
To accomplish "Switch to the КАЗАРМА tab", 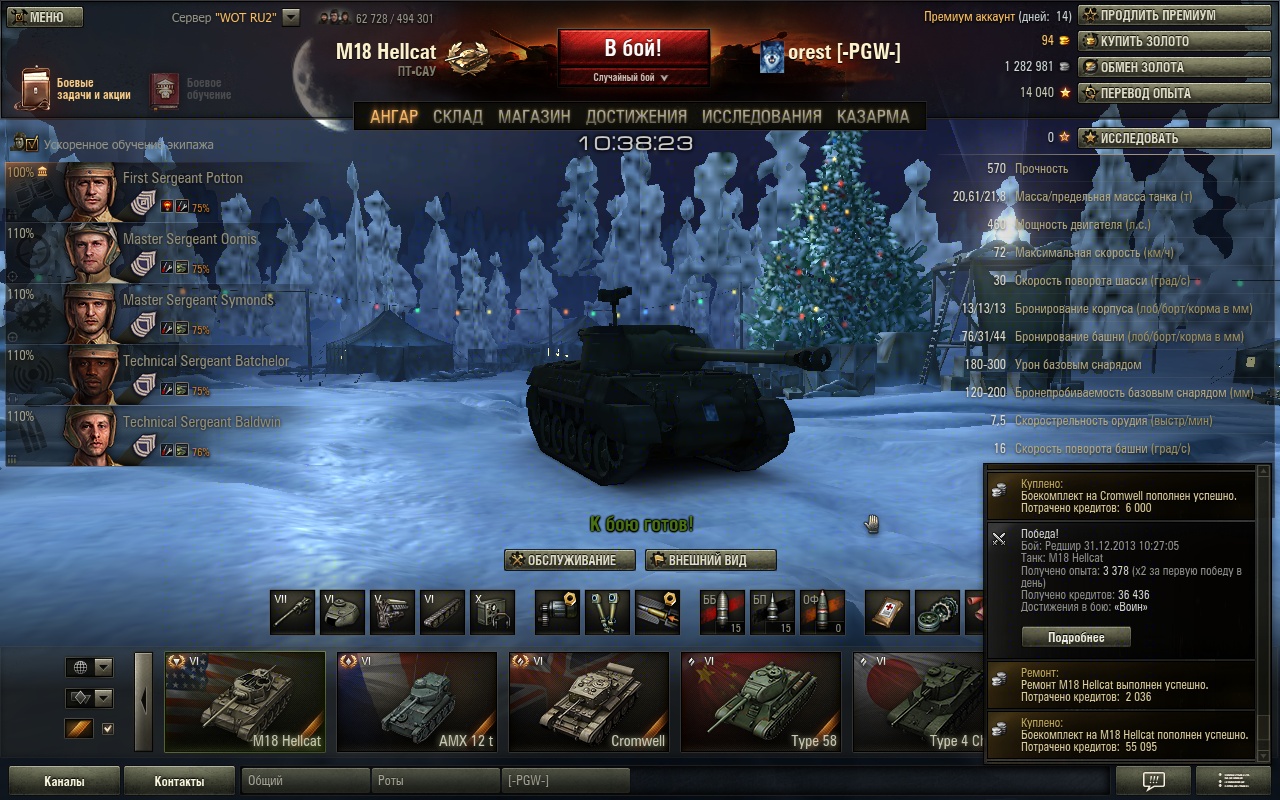I will pyautogui.click(x=873, y=116).
